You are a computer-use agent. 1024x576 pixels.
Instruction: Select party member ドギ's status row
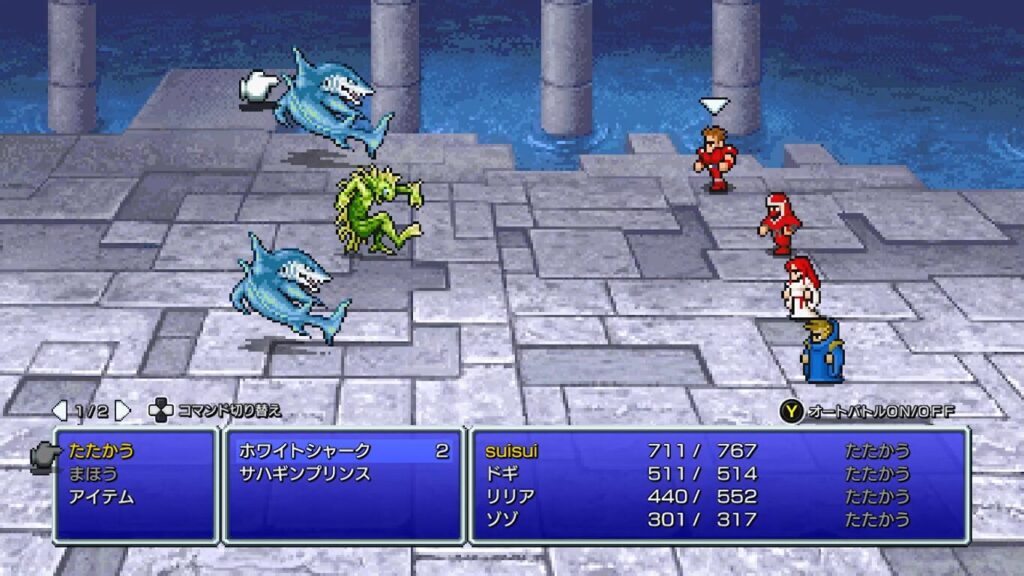click(718, 473)
